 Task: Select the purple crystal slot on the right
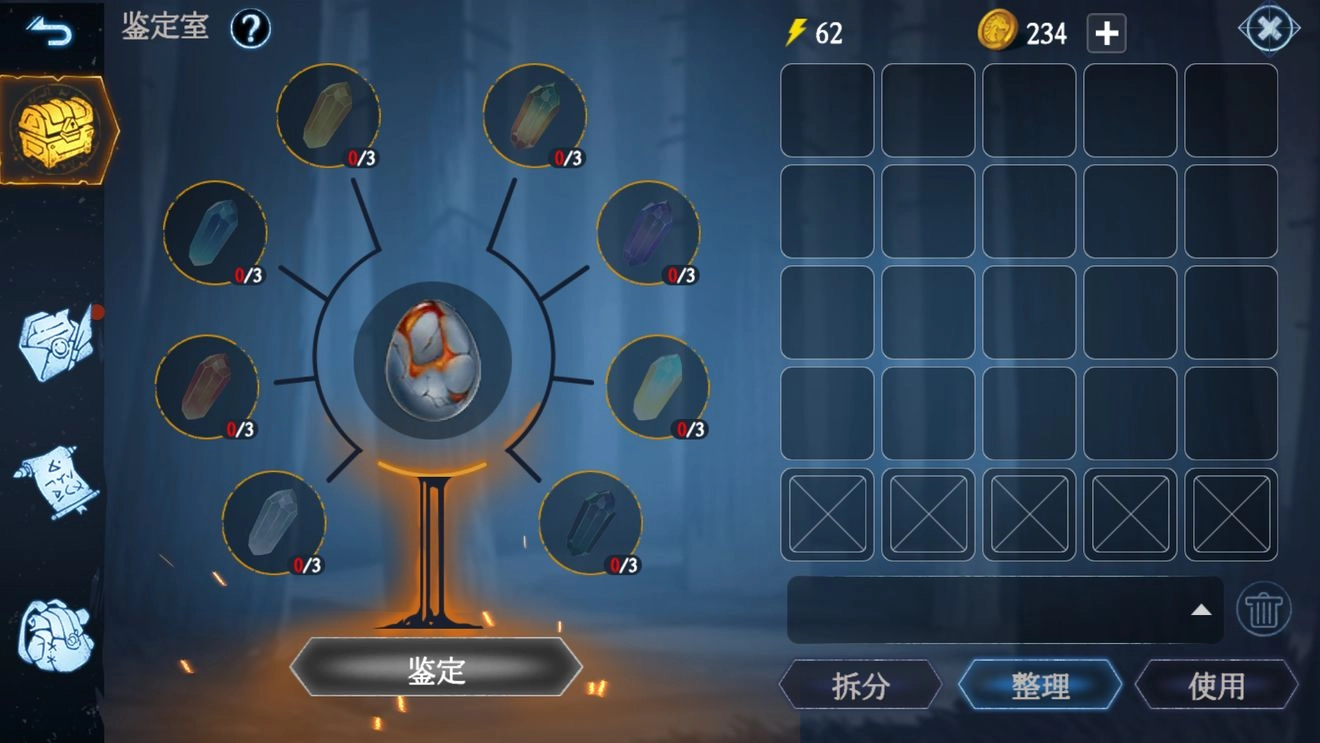(x=650, y=235)
